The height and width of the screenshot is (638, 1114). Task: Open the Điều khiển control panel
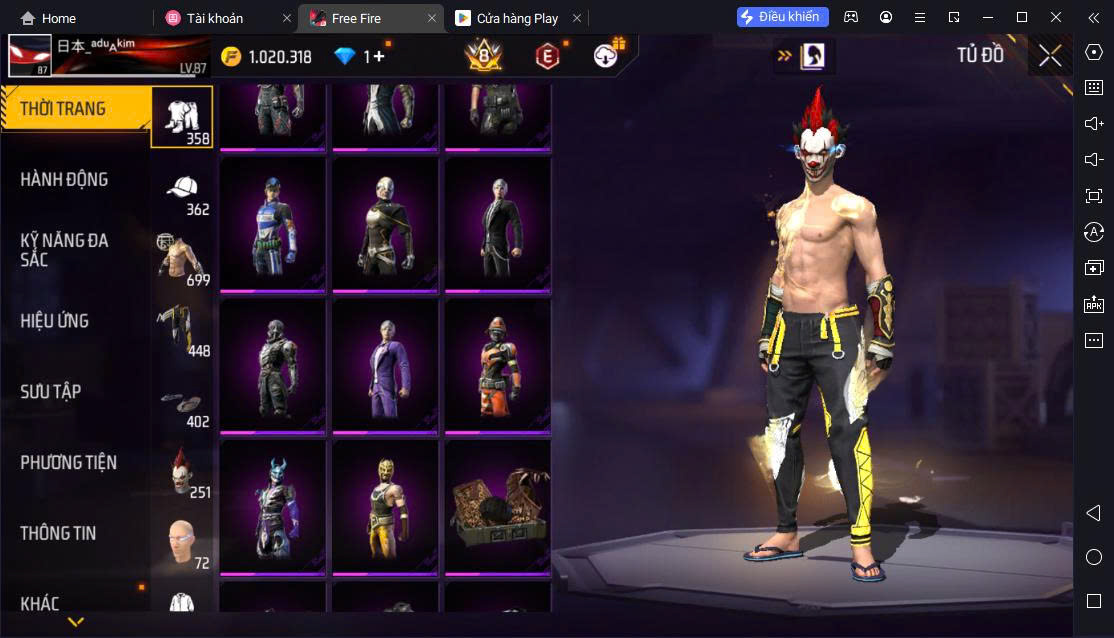785,17
